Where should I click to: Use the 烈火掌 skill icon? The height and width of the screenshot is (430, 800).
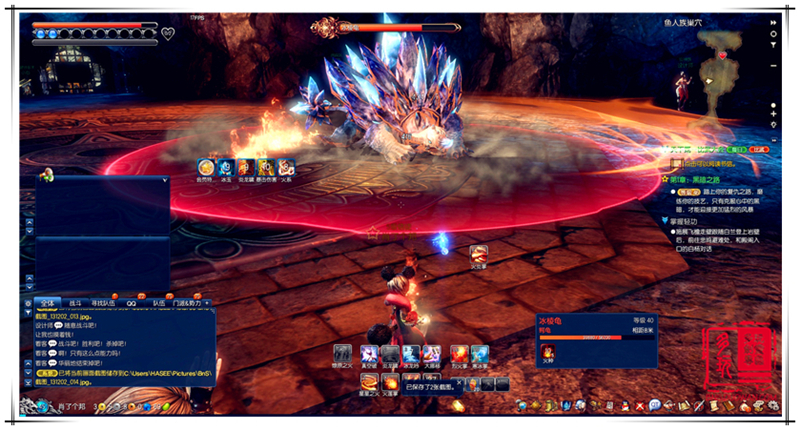[x=458, y=354]
